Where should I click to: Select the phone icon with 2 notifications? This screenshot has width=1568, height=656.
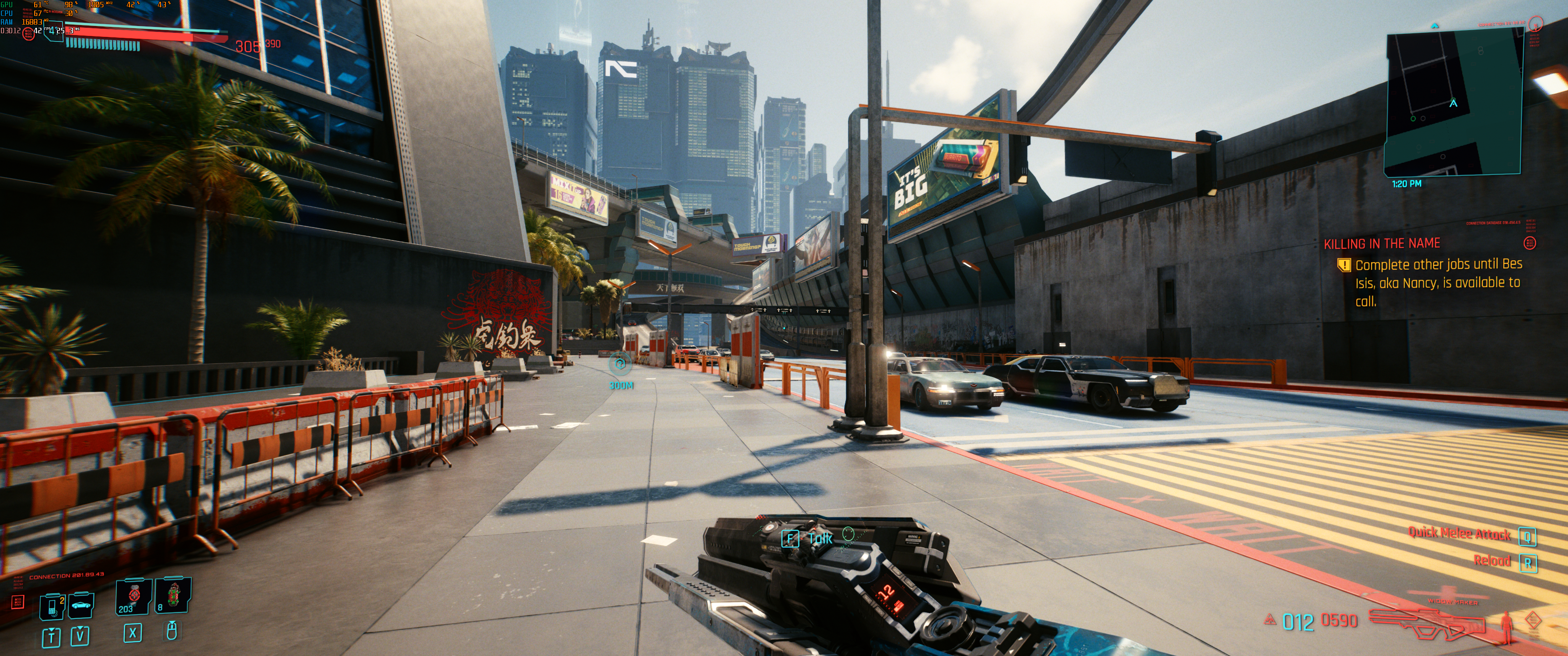(52, 606)
